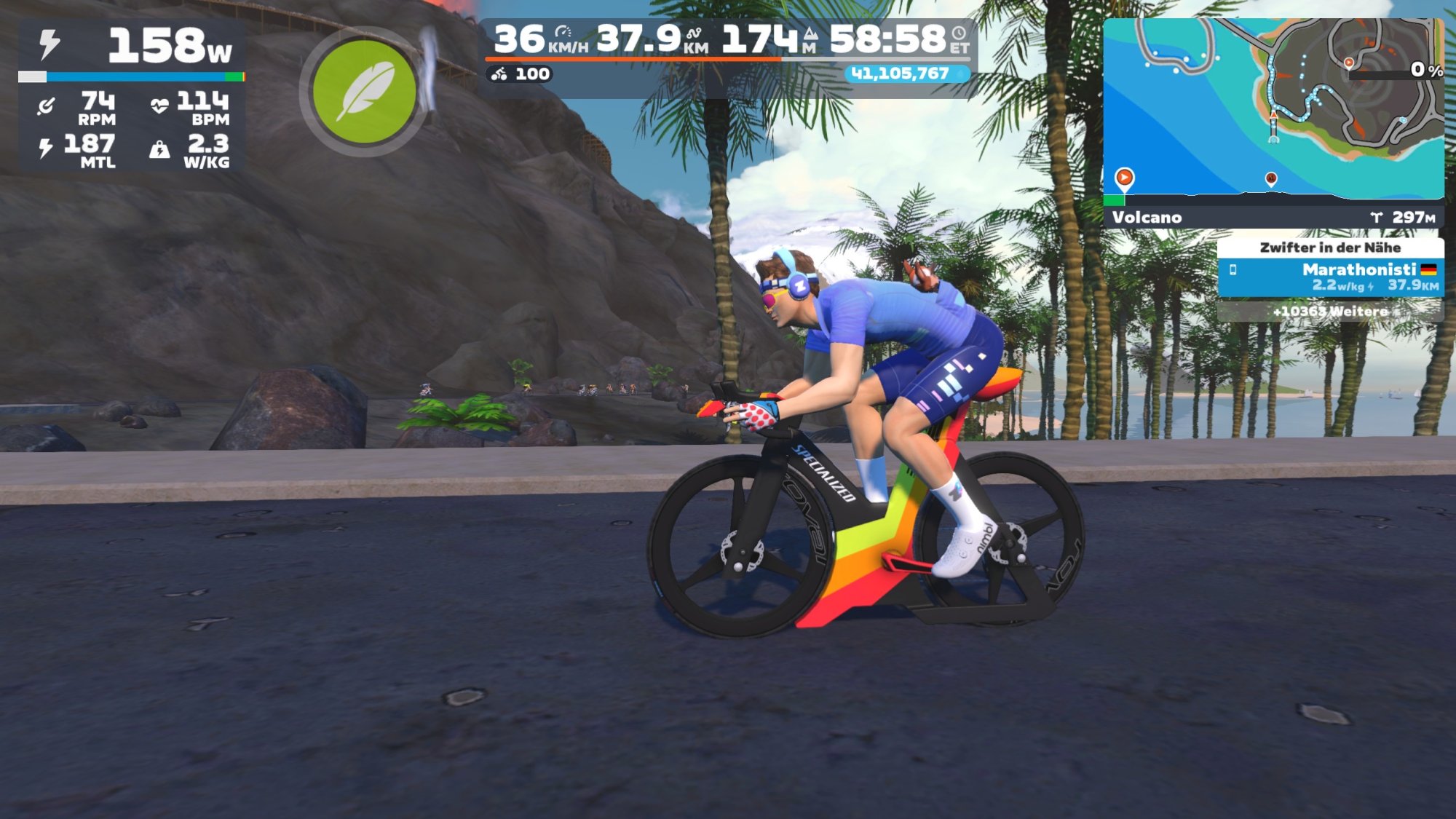Activate the feather power-up
Image resolution: width=1456 pixels, height=819 pixels.
point(363,92)
